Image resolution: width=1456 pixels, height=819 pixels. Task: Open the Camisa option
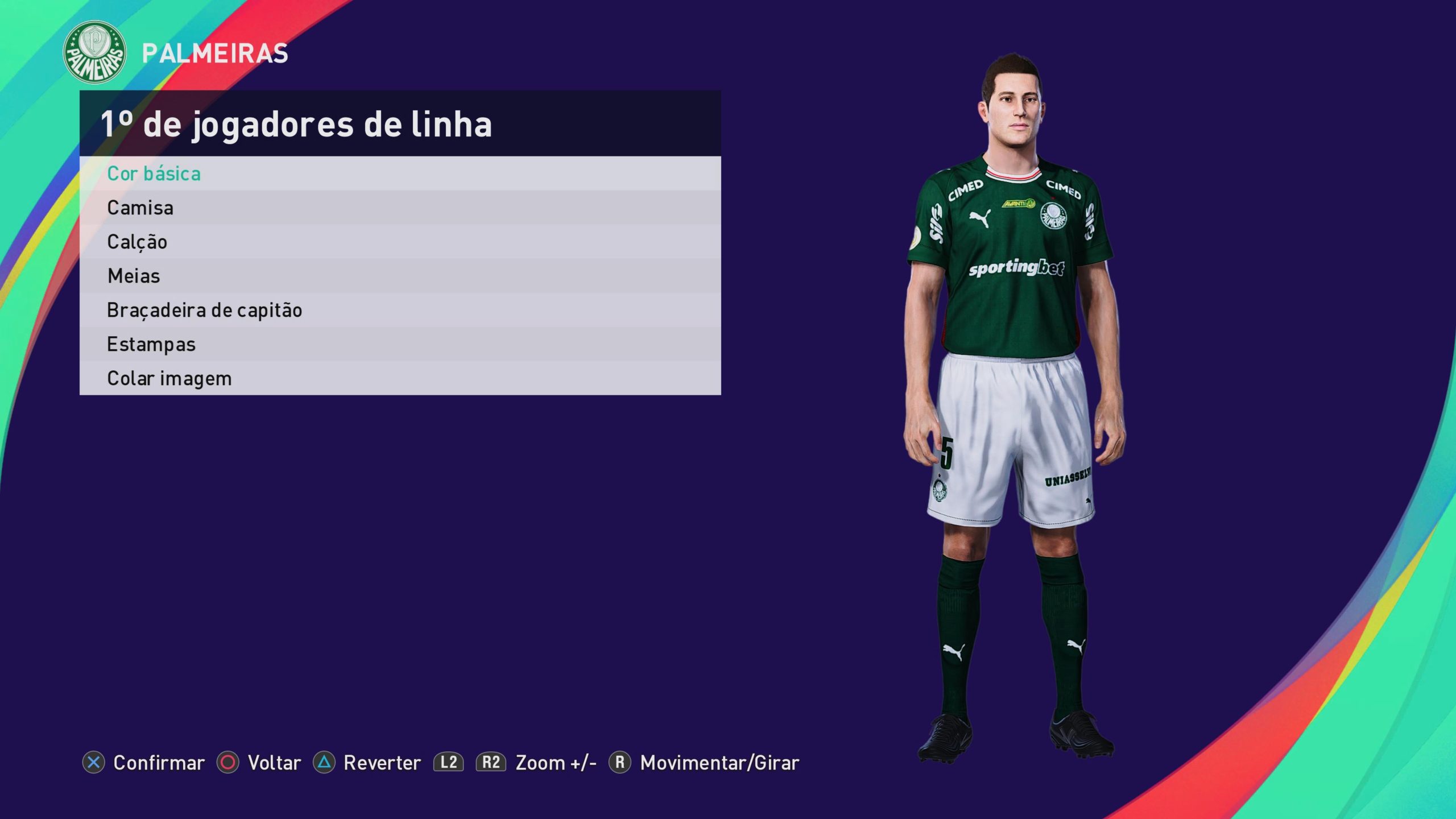(x=140, y=208)
